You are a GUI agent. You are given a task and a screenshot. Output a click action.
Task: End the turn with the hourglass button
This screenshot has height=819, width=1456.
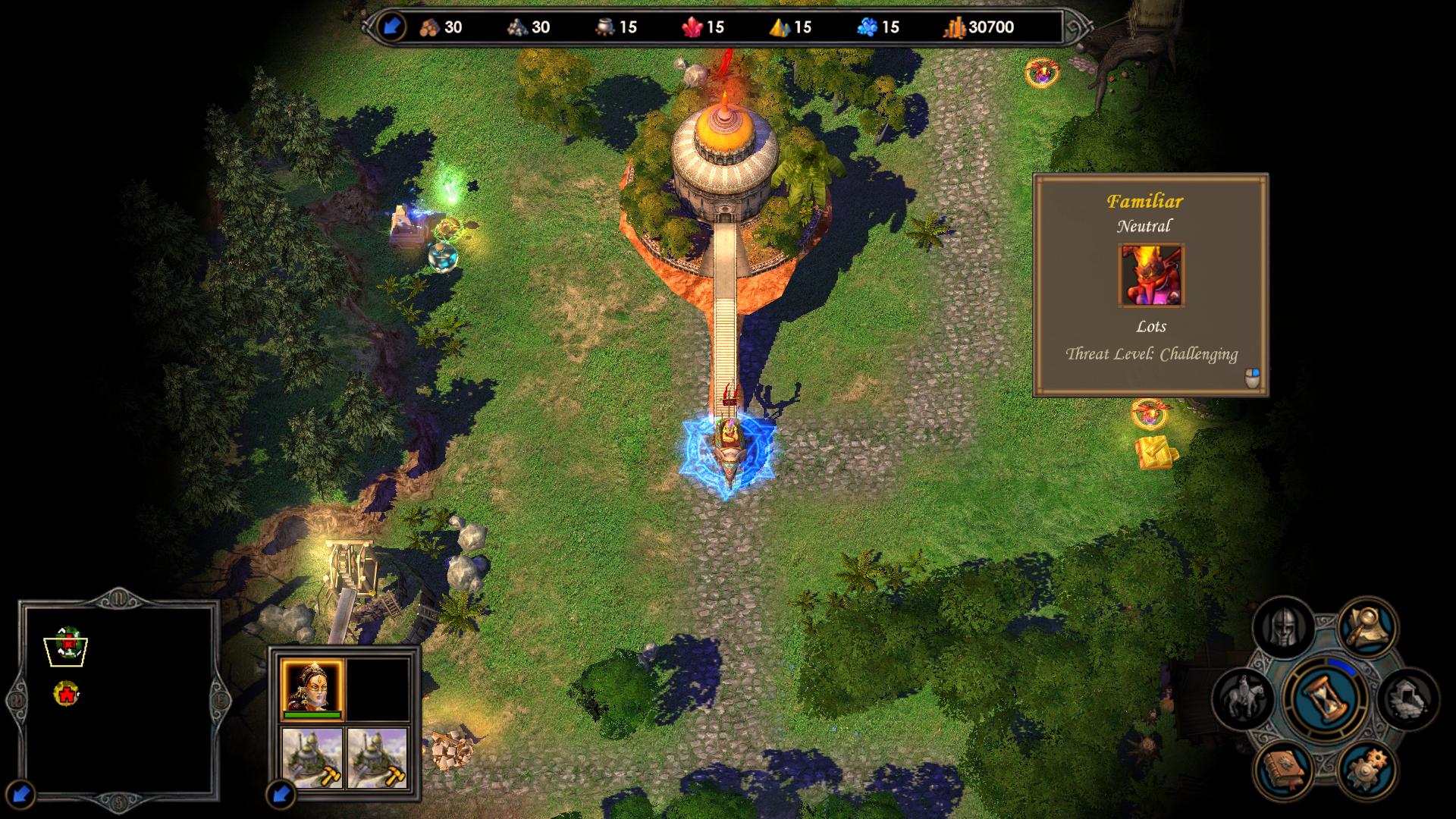click(1325, 697)
